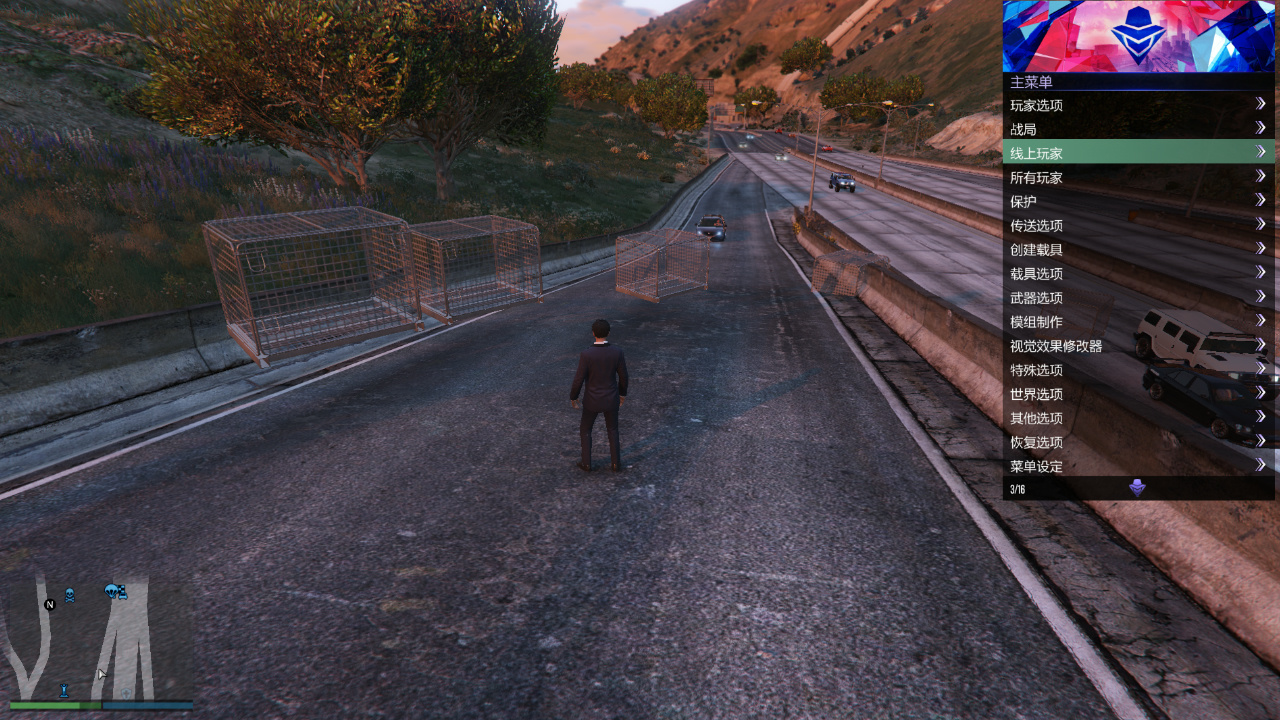Open the 世界选项 submenu
Screen dimensions: 1280x720
[1138, 393]
